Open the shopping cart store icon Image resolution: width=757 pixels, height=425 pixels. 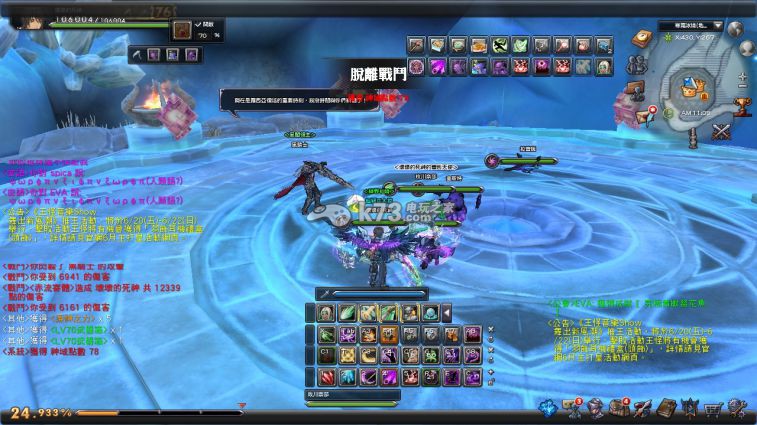pyautogui.click(x=714, y=408)
